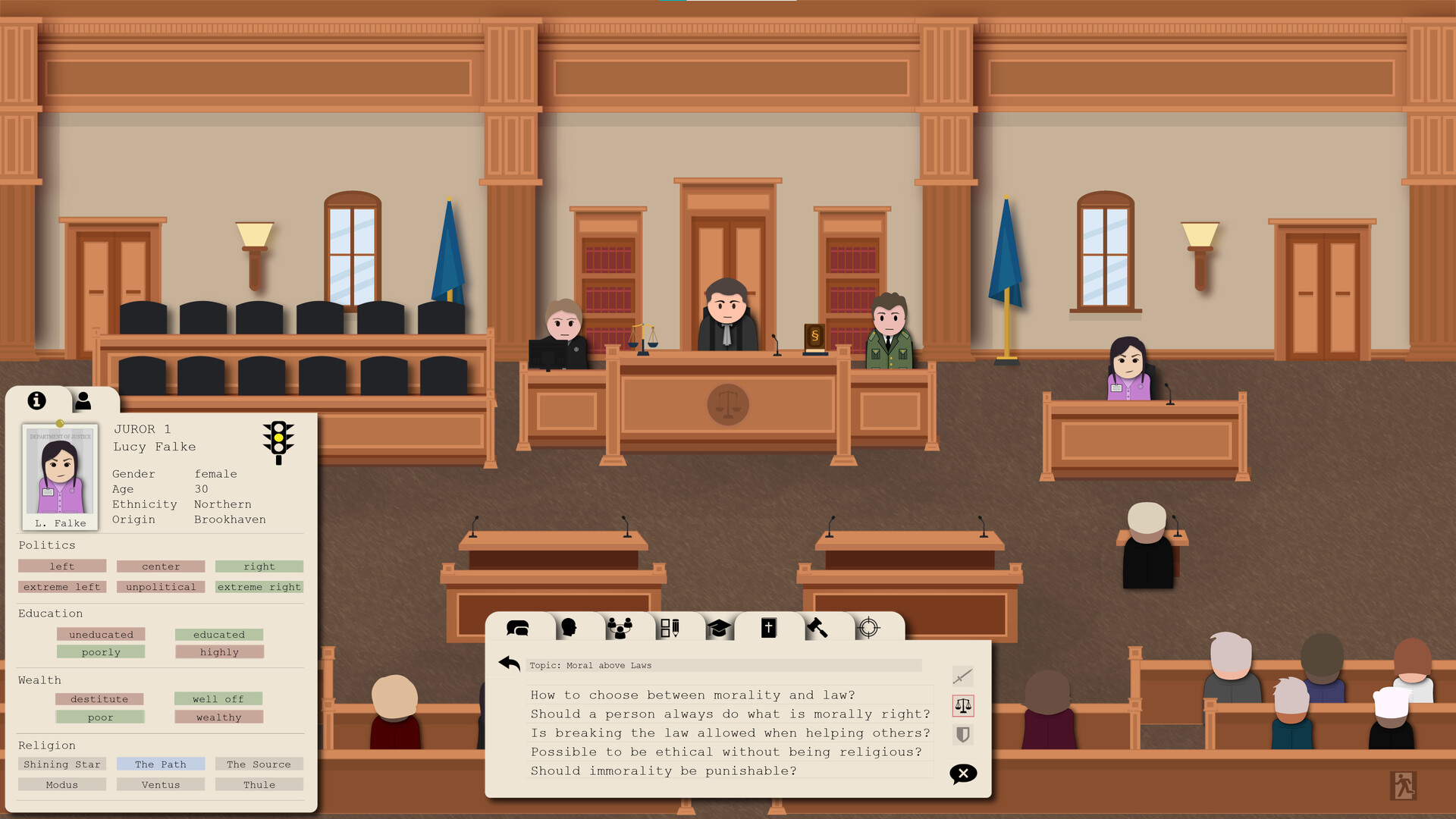Screen dimensions: 1456x819
Task: Click the scales of justice icon
Action: pos(962,705)
